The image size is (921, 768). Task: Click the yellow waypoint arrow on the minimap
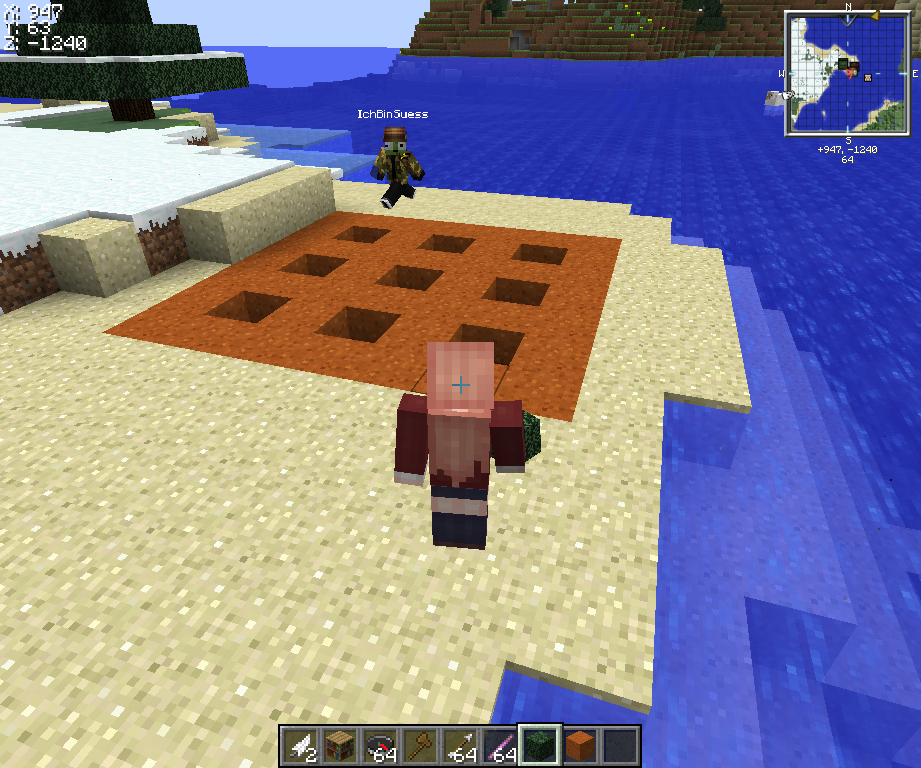coord(873,16)
